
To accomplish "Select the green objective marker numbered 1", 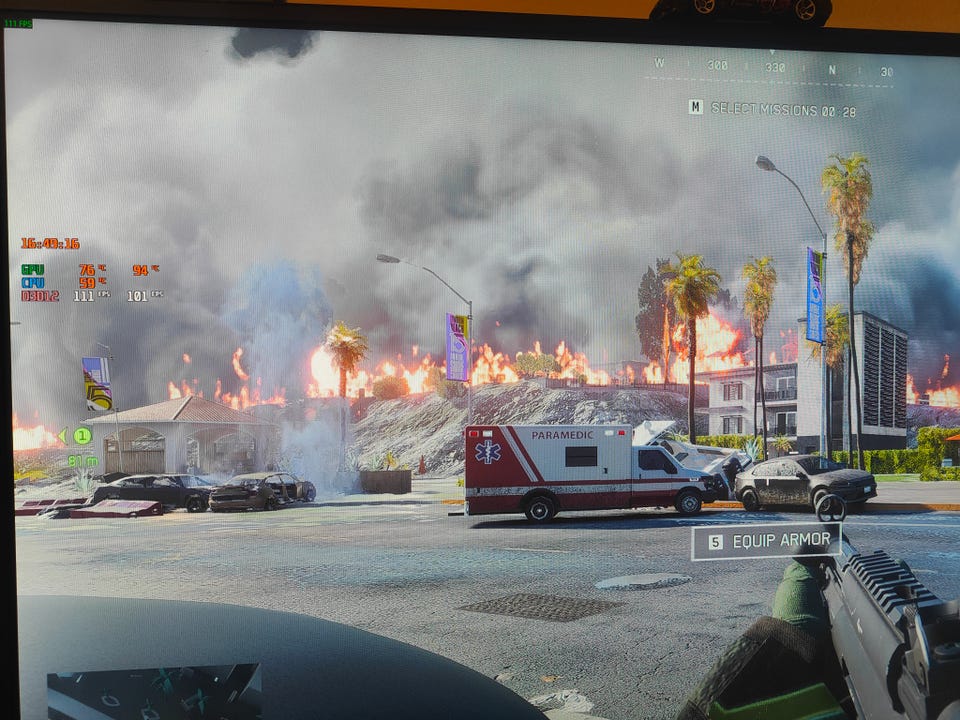I will [x=82, y=436].
